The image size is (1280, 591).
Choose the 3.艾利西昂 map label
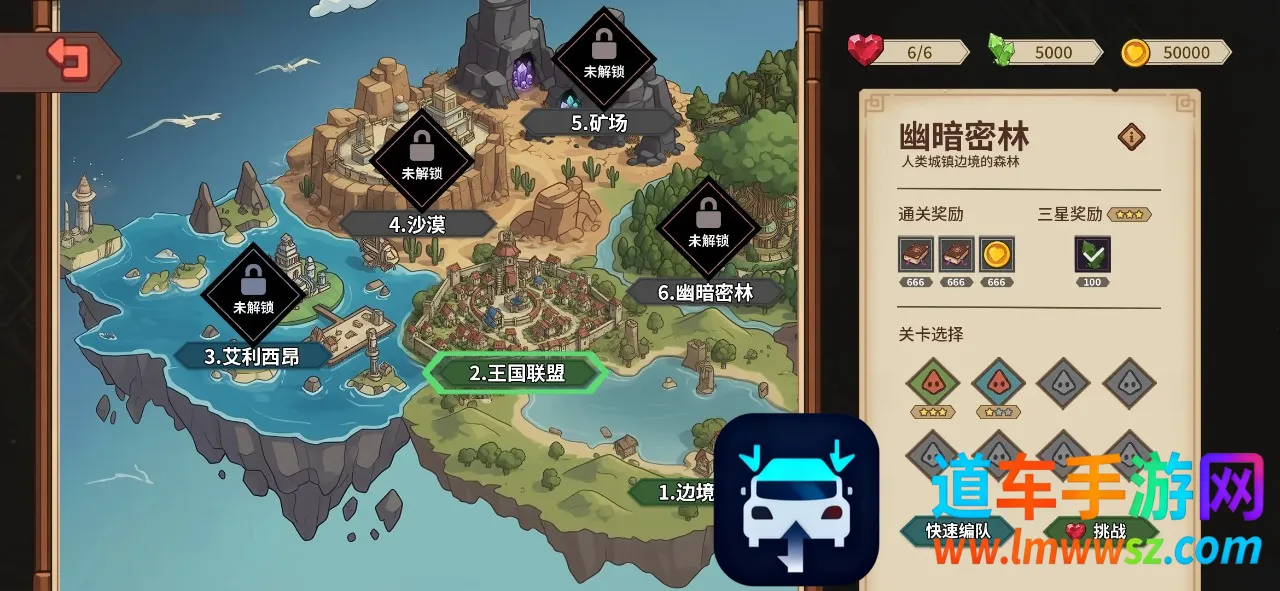point(252,356)
